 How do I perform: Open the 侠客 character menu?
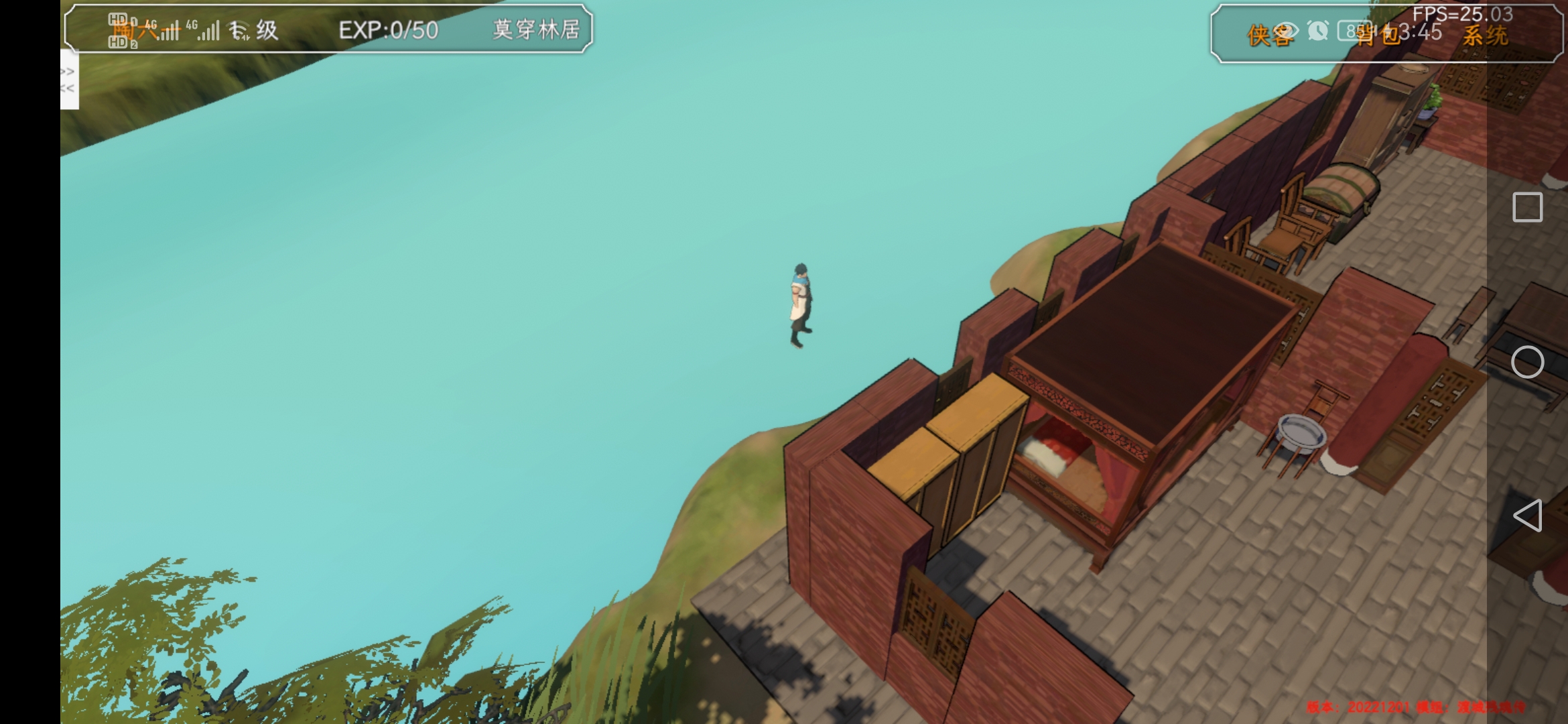coord(1268,36)
